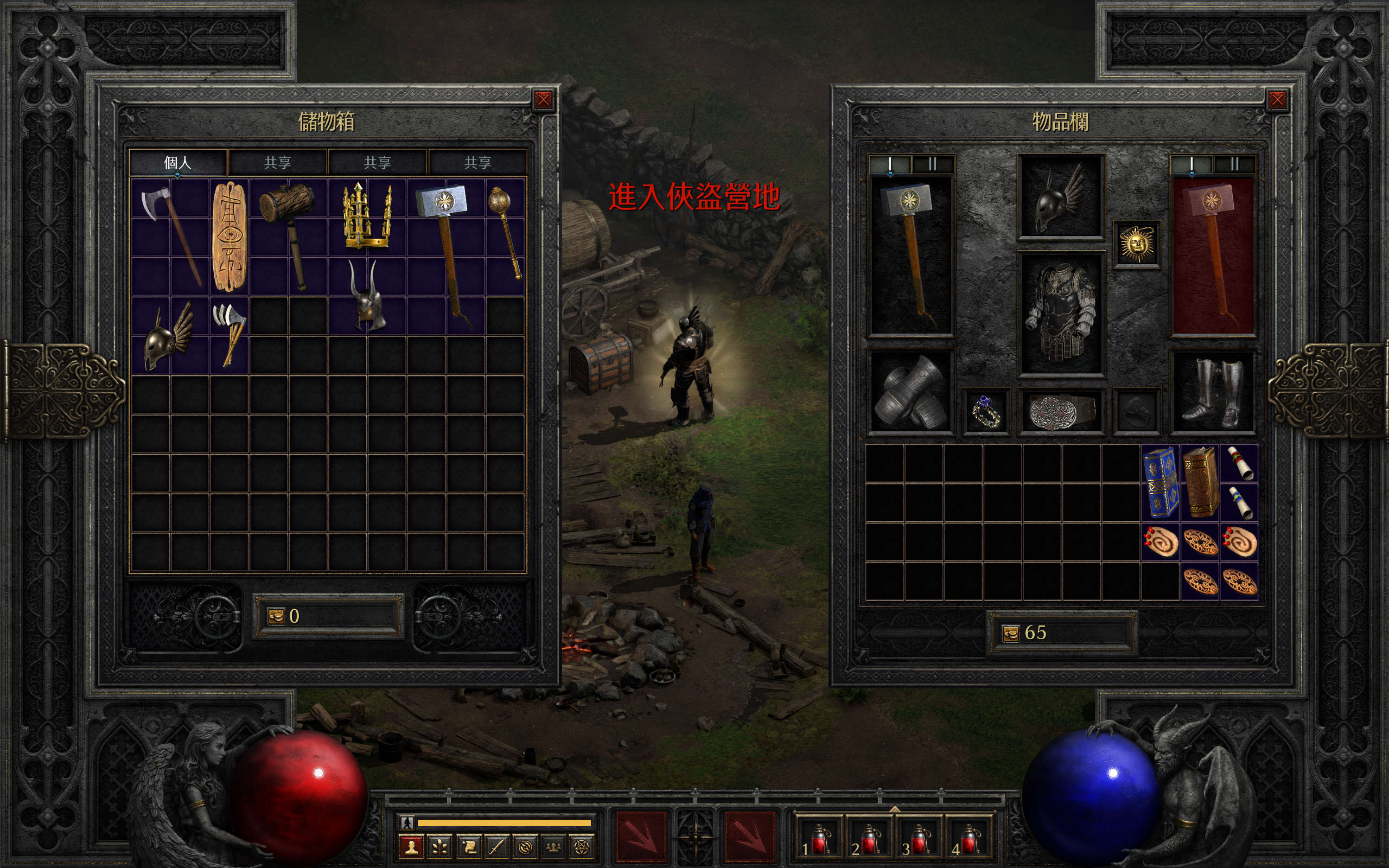This screenshot has width=1389, height=868.
Task: Select the equipped boots
Action: 1213,392
